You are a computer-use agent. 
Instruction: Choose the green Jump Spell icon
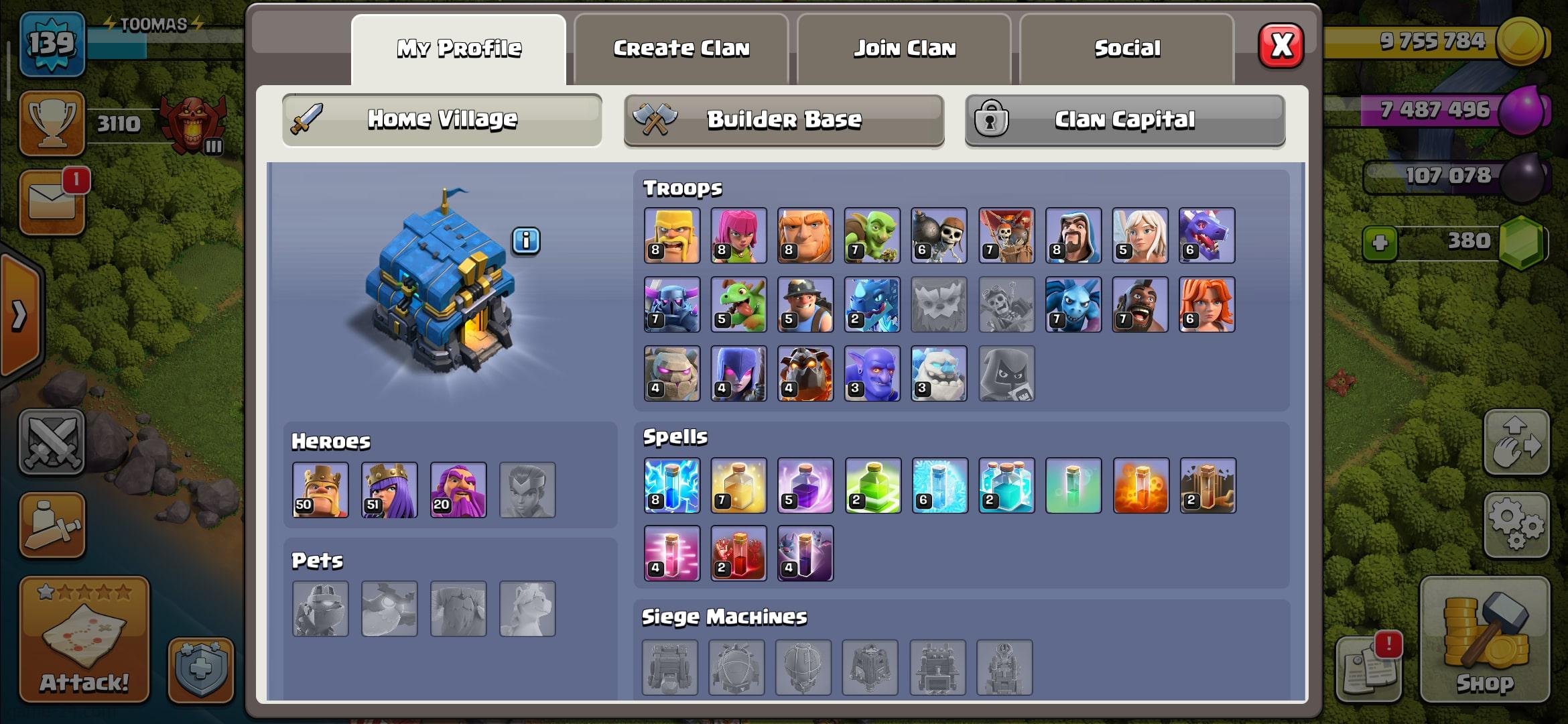(x=872, y=486)
